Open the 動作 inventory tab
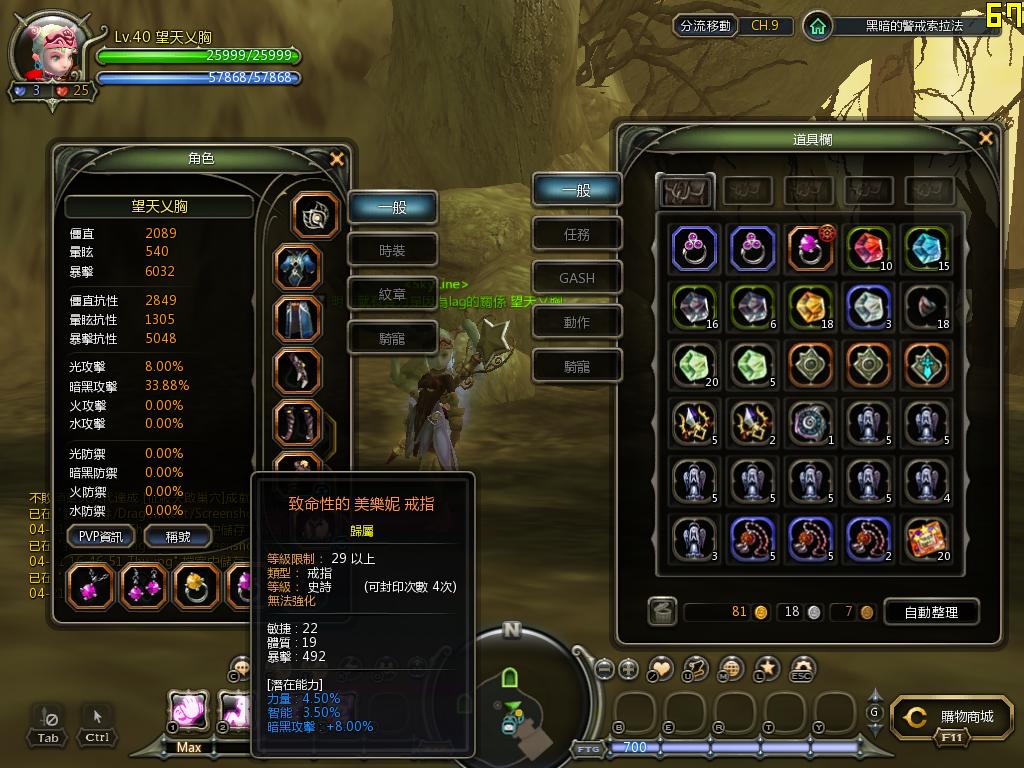The width and height of the screenshot is (1024, 768). pos(577,322)
